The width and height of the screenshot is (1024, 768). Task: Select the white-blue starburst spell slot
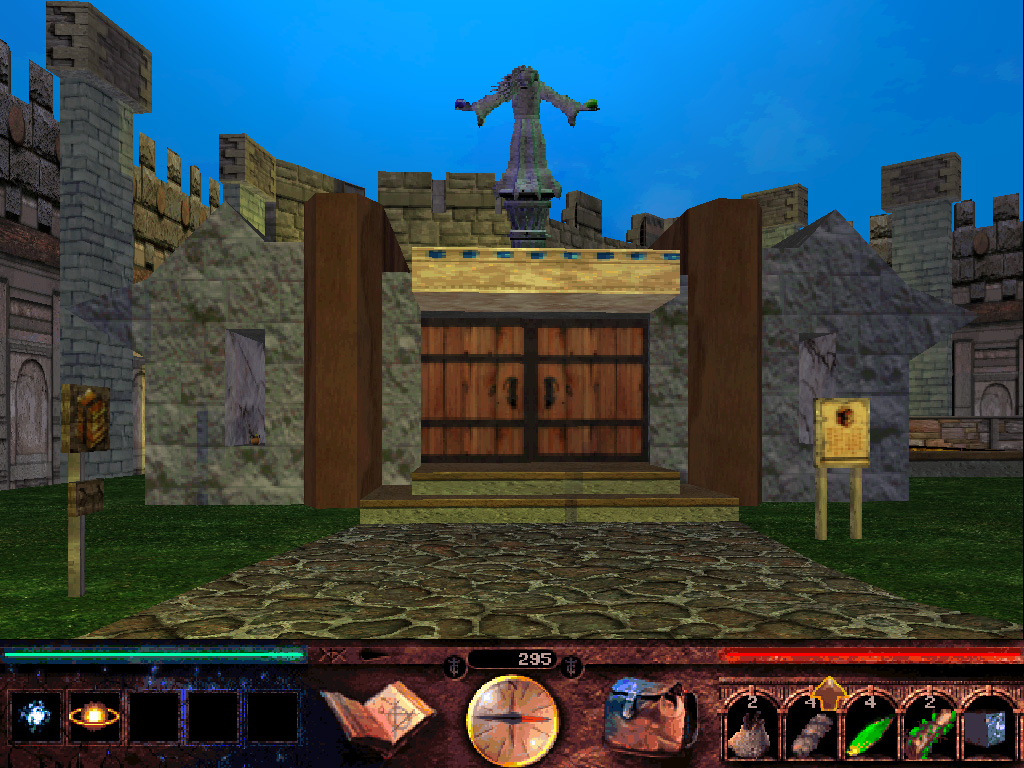click(37, 717)
